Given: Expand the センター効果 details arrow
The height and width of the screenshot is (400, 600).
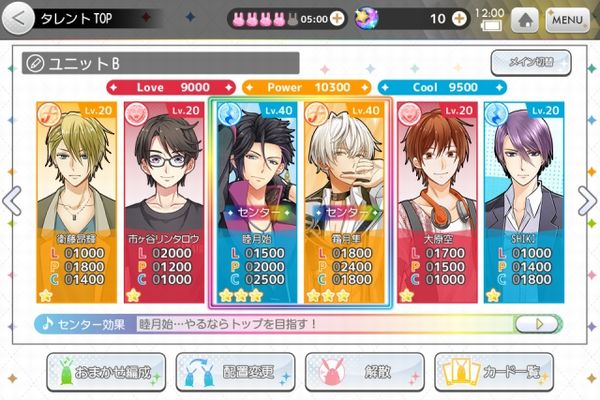Looking at the screenshot, I should [x=541, y=324].
